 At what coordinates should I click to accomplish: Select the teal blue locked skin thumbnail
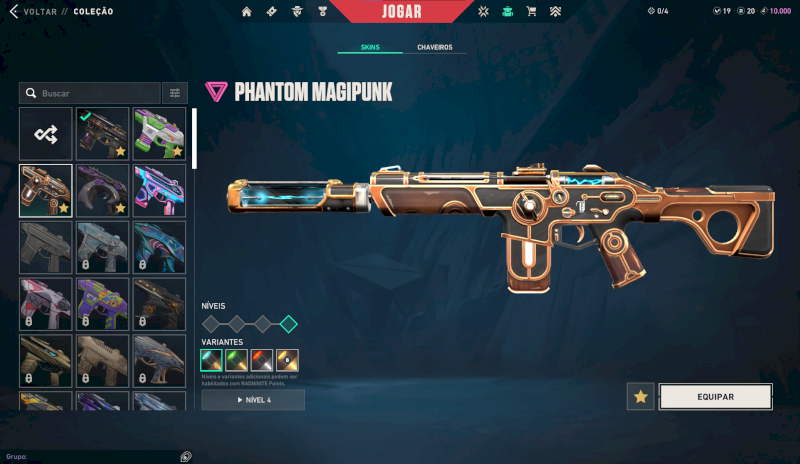click(x=159, y=246)
